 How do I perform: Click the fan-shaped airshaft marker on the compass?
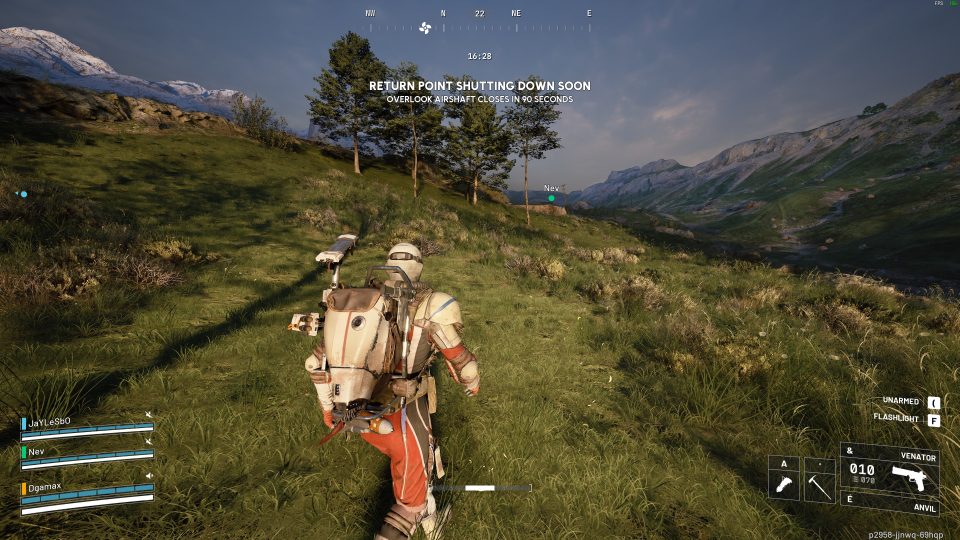click(424, 27)
